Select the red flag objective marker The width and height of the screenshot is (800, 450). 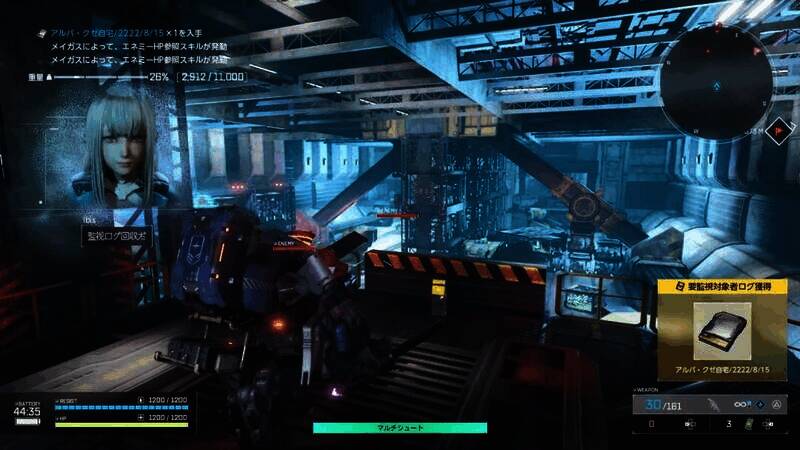click(x=777, y=130)
